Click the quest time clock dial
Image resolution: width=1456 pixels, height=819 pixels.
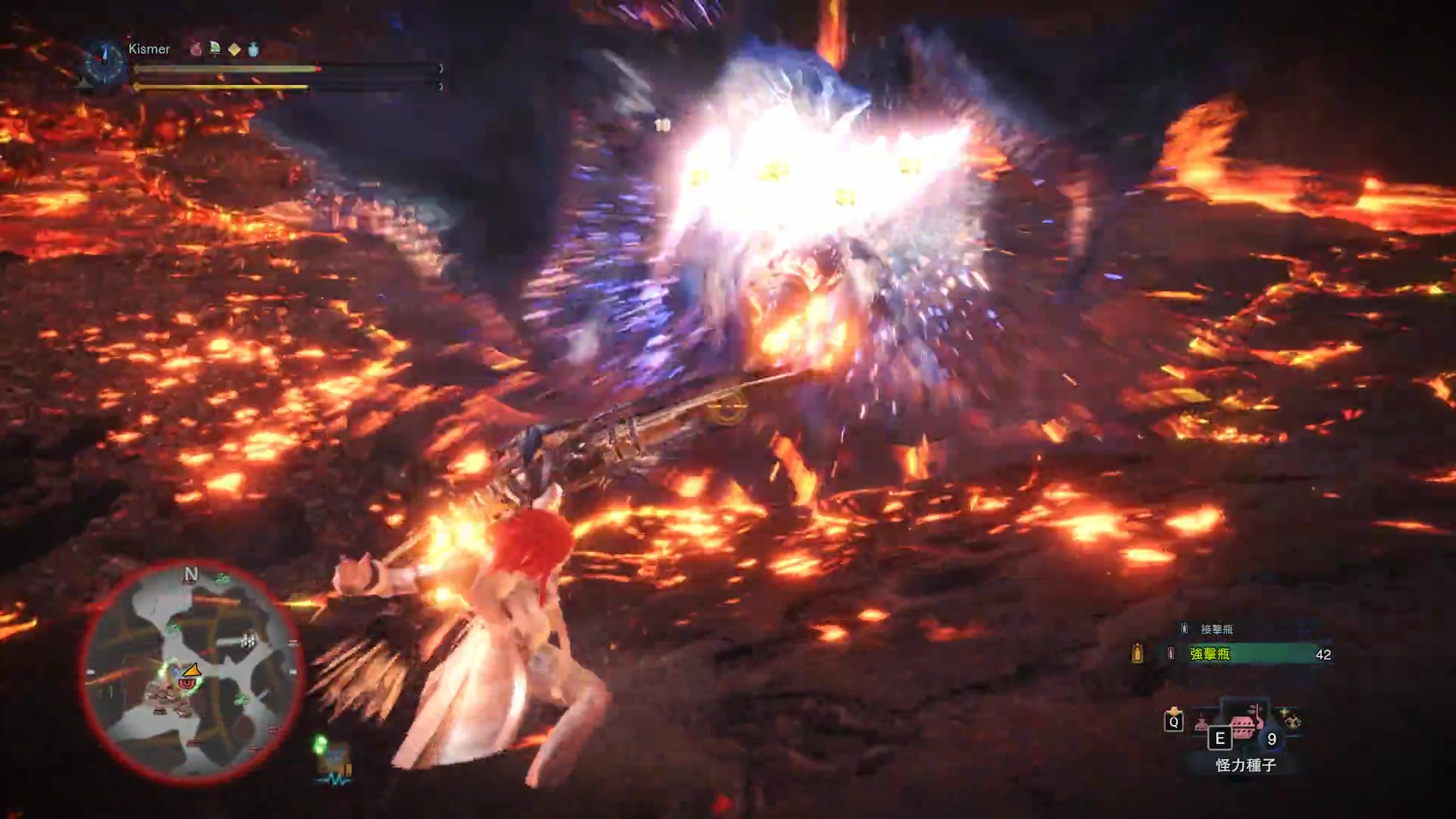click(x=105, y=61)
